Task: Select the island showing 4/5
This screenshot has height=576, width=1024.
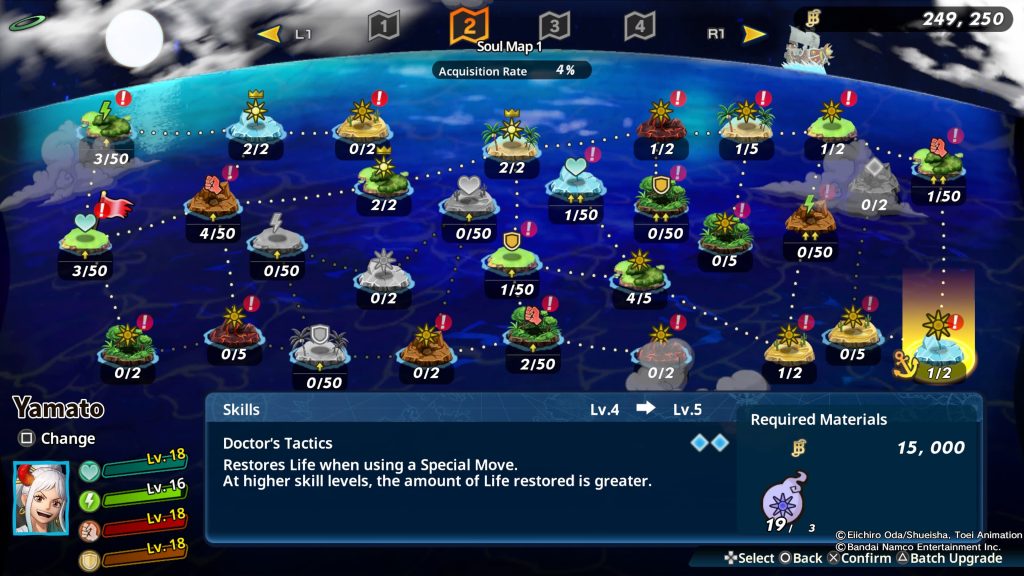Action: coord(638,268)
